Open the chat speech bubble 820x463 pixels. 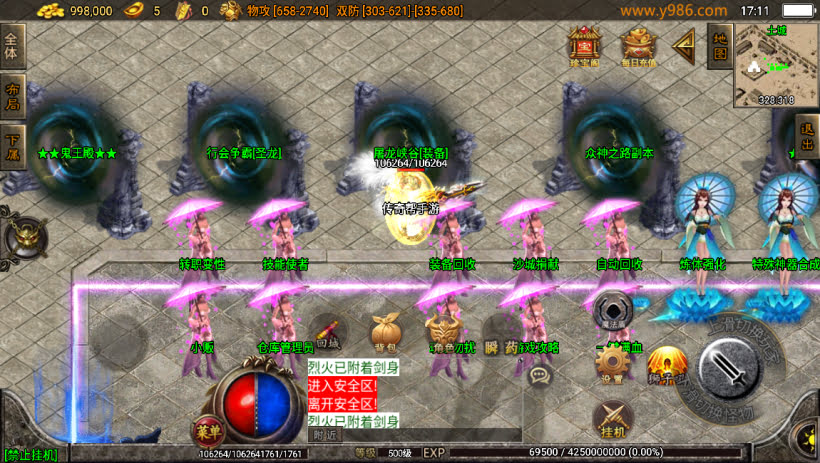coord(541,376)
